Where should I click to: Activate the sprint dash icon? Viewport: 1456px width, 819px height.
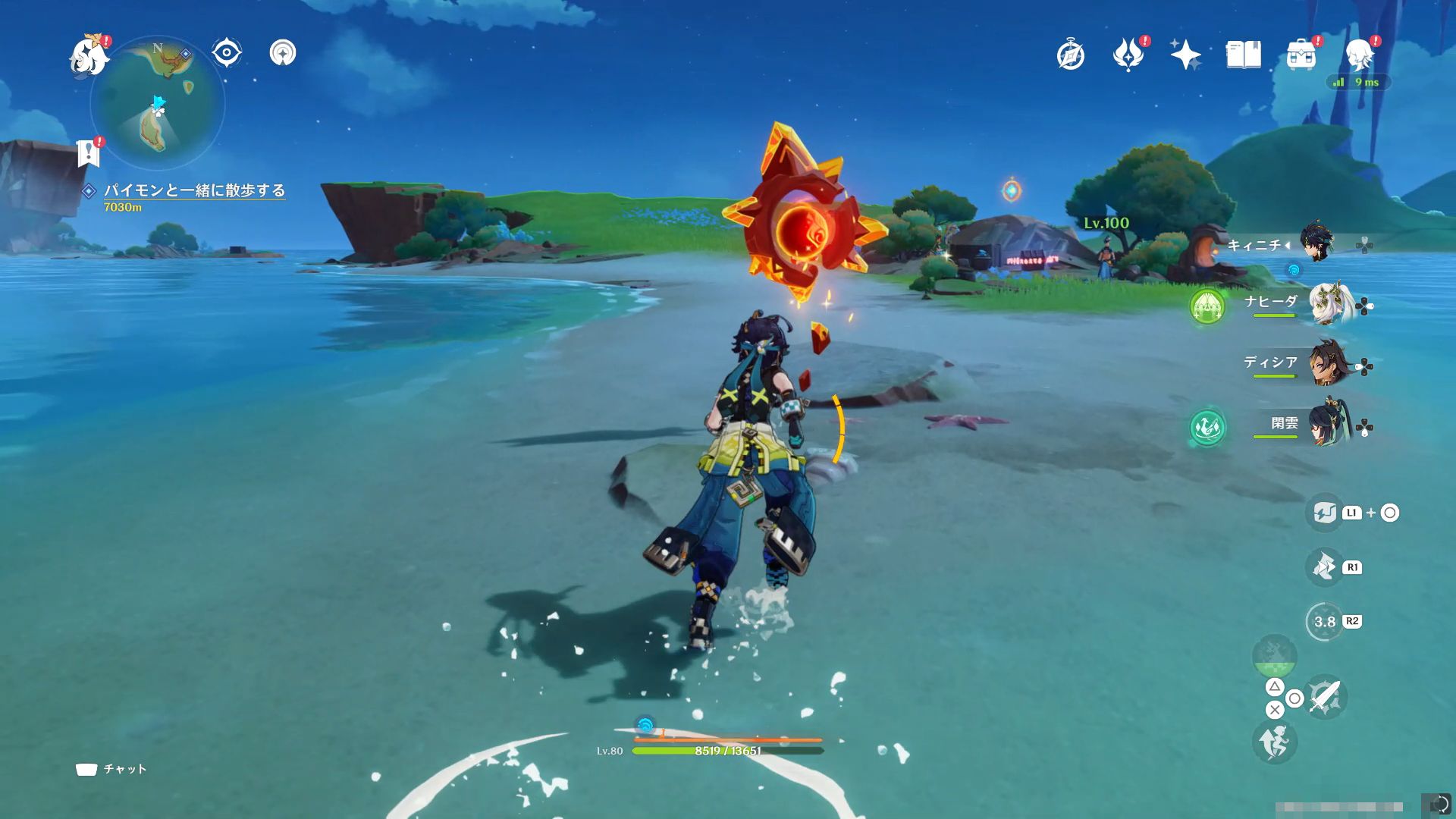pyautogui.click(x=1274, y=742)
